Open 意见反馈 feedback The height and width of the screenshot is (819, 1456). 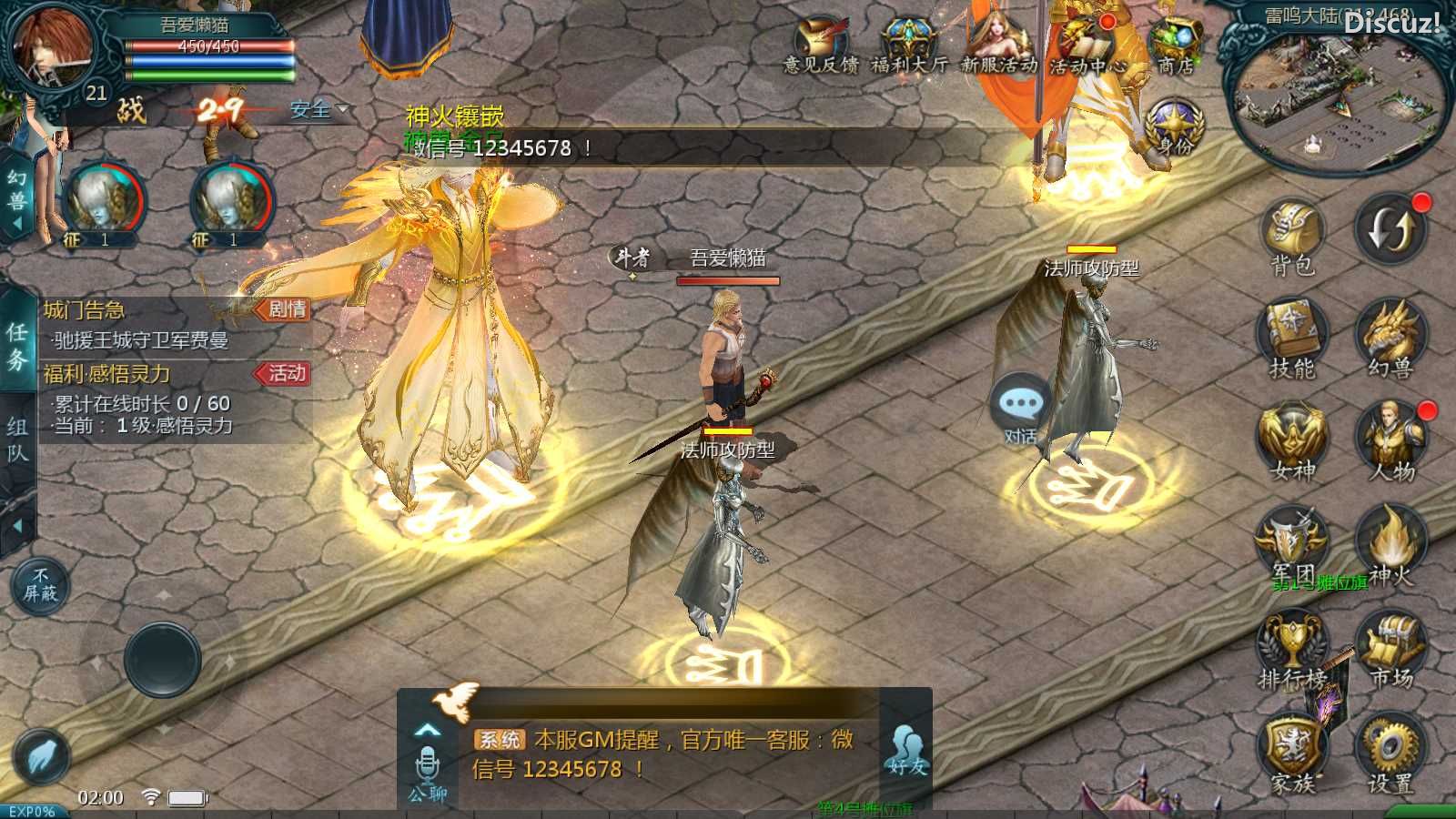[x=821, y=45]
